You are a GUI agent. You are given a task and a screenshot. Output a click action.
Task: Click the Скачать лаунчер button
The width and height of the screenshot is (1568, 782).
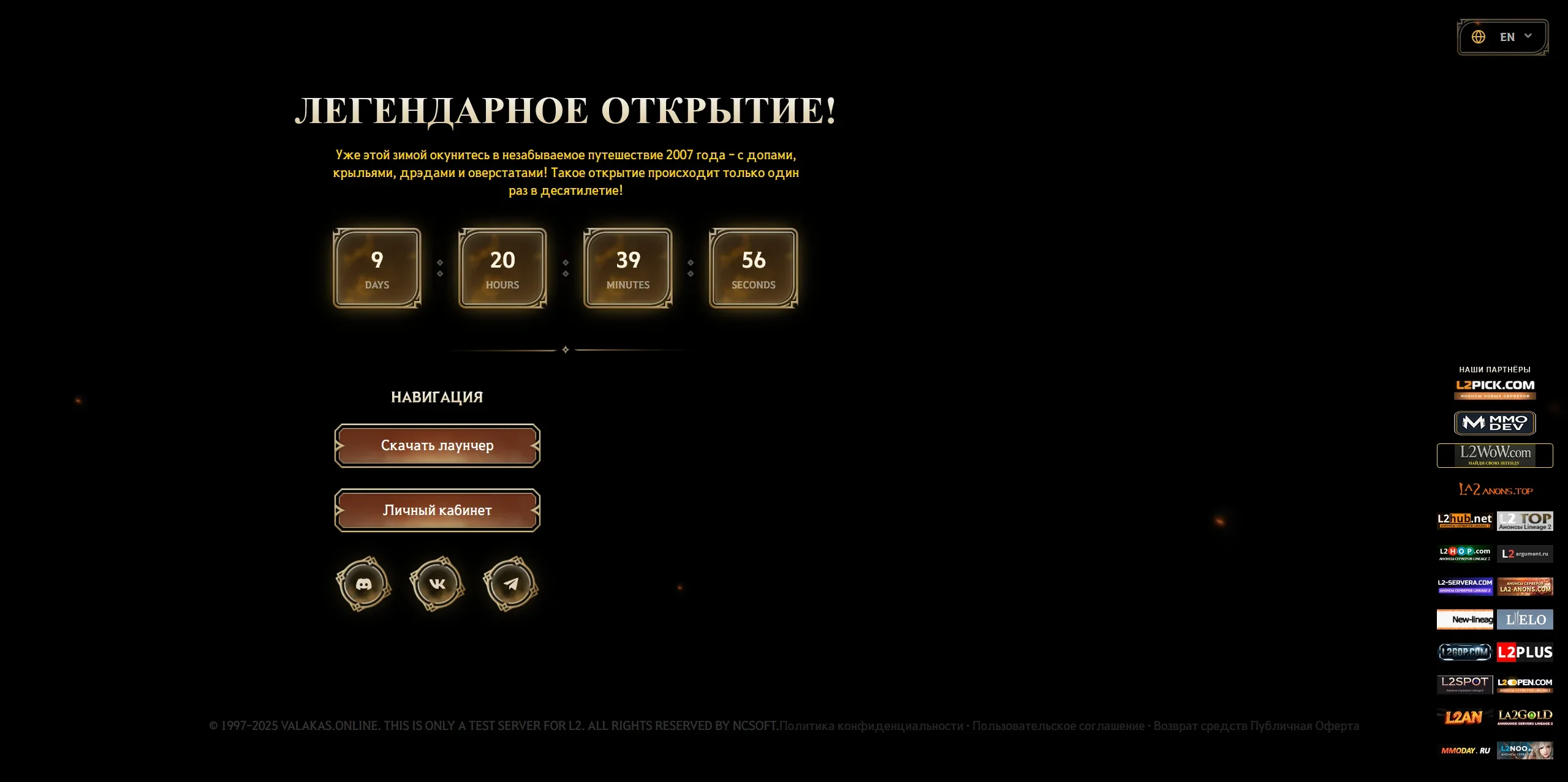tap(437, 445)
